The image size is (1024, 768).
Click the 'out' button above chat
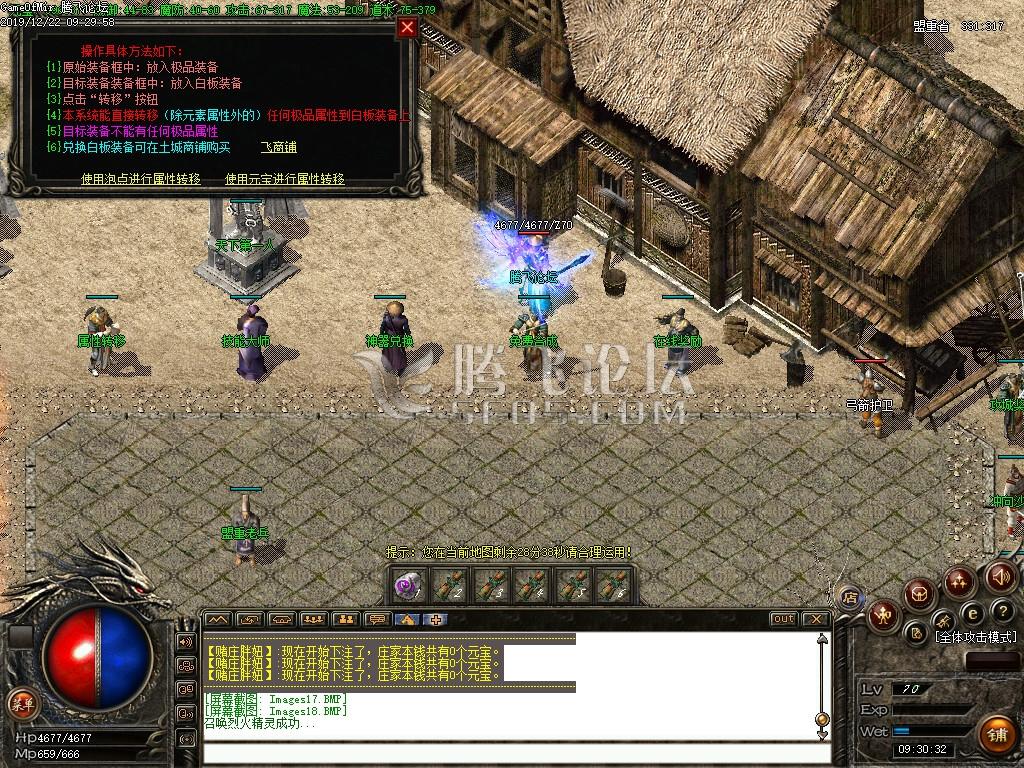[783, 619]
